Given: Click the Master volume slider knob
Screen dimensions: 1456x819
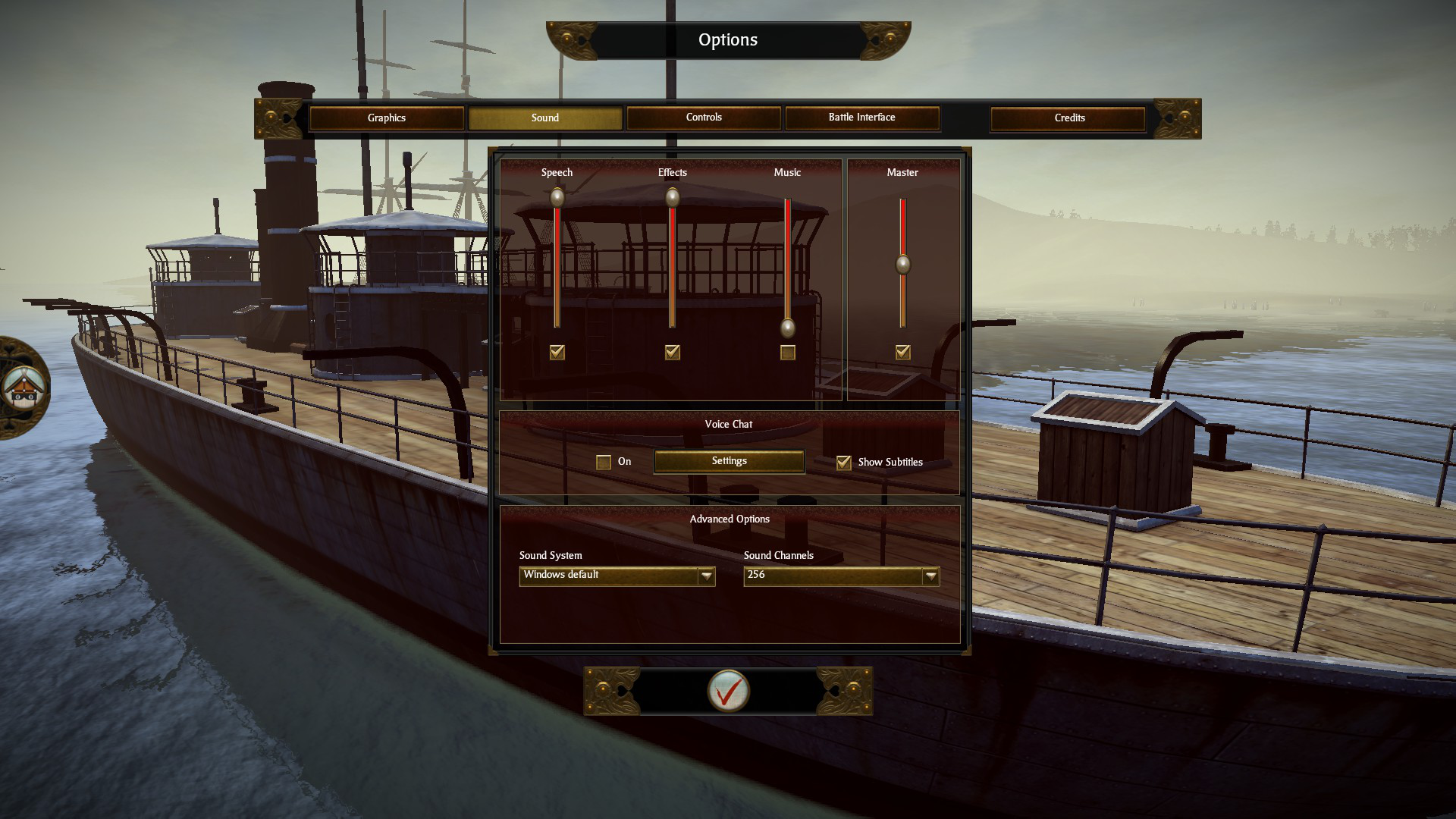Looking at the screenshot, I should (902, 265).
